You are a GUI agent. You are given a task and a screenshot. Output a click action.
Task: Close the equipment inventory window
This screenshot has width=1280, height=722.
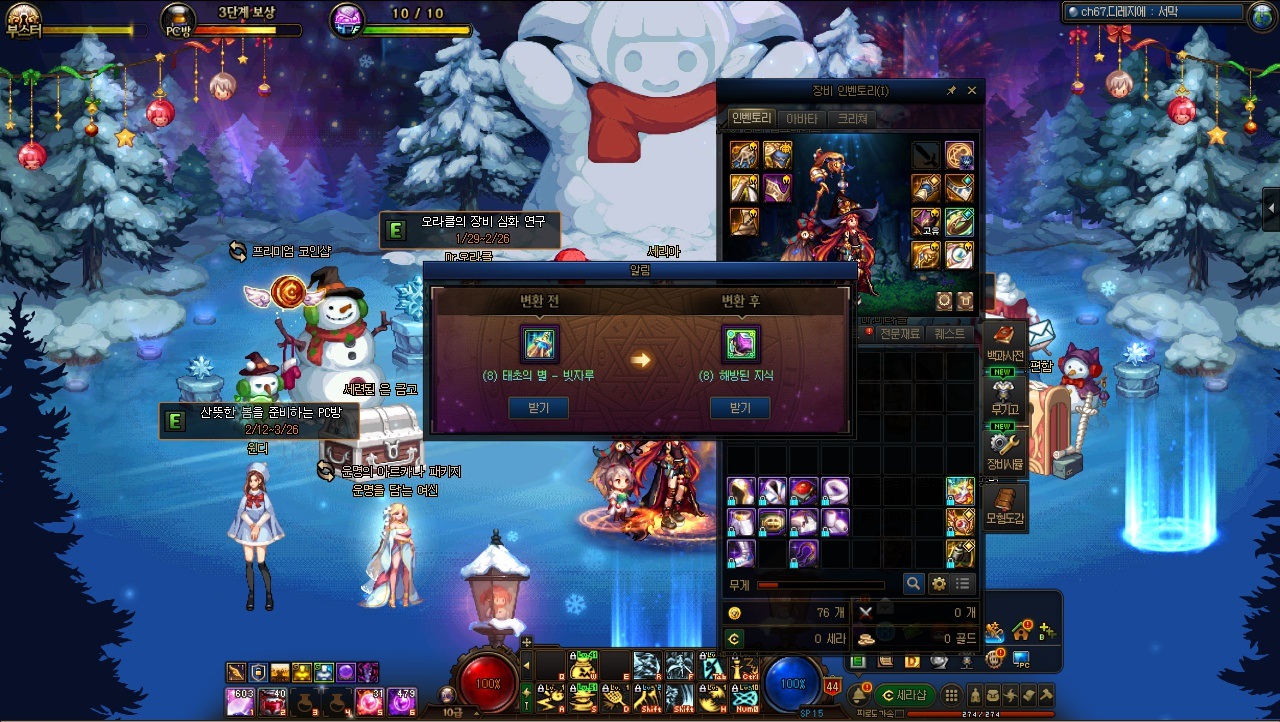click(972, 91)
